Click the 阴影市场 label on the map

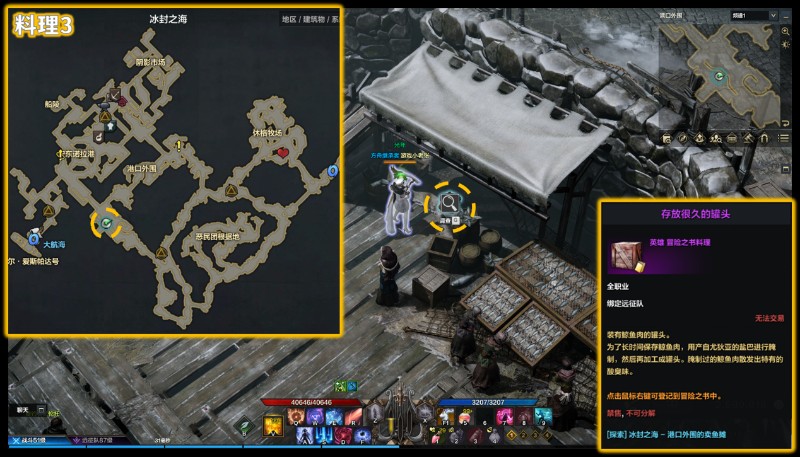tap(150, 62)
